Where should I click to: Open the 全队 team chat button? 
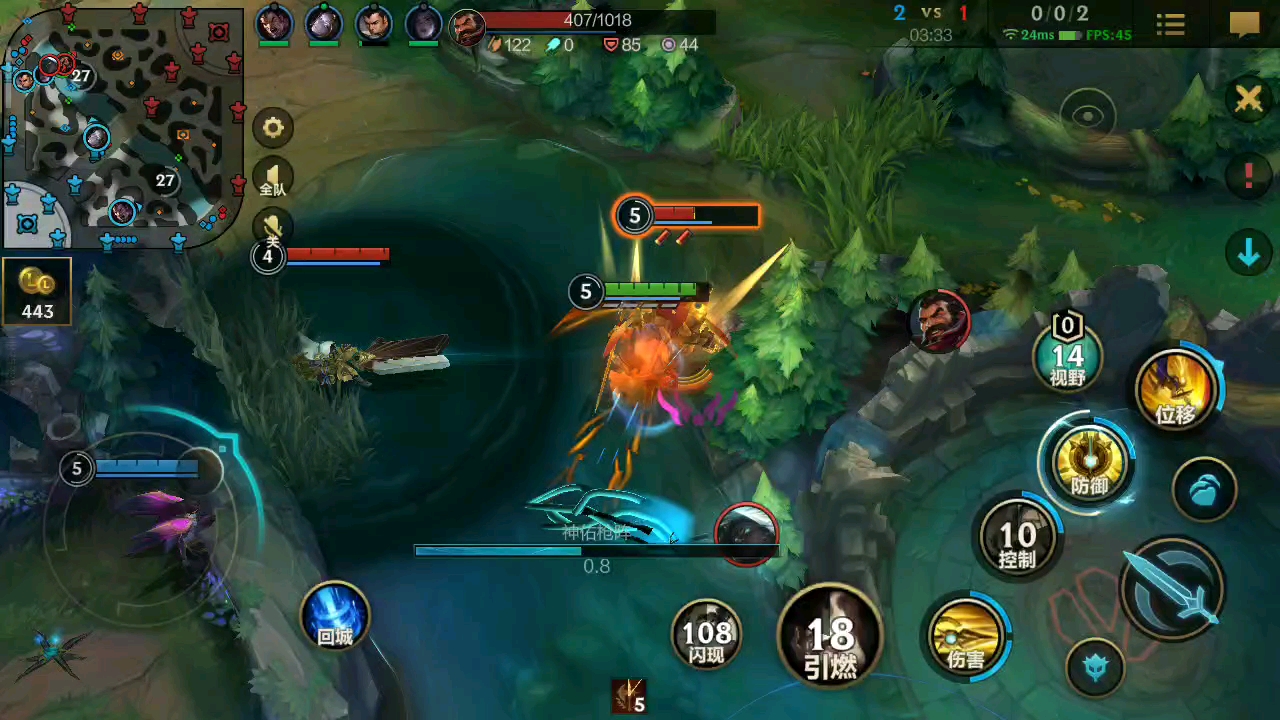(x=273, y=179)
